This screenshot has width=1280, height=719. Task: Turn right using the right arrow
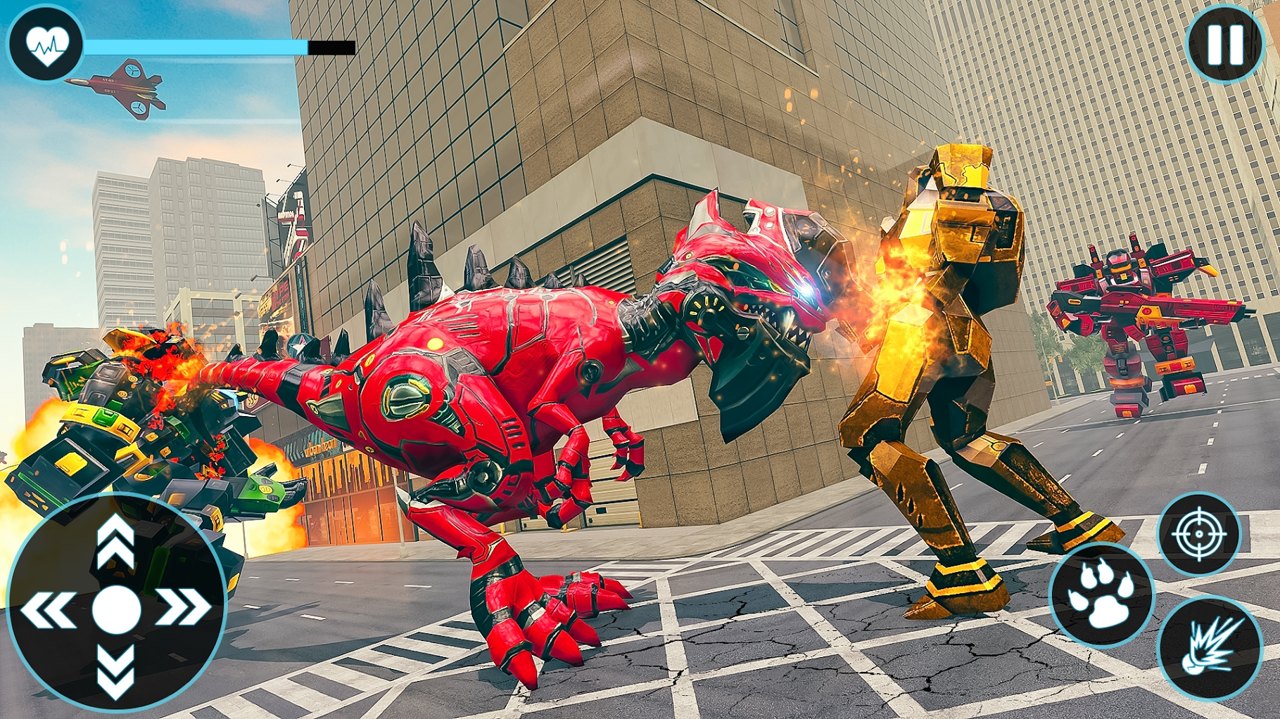(184, 607)
